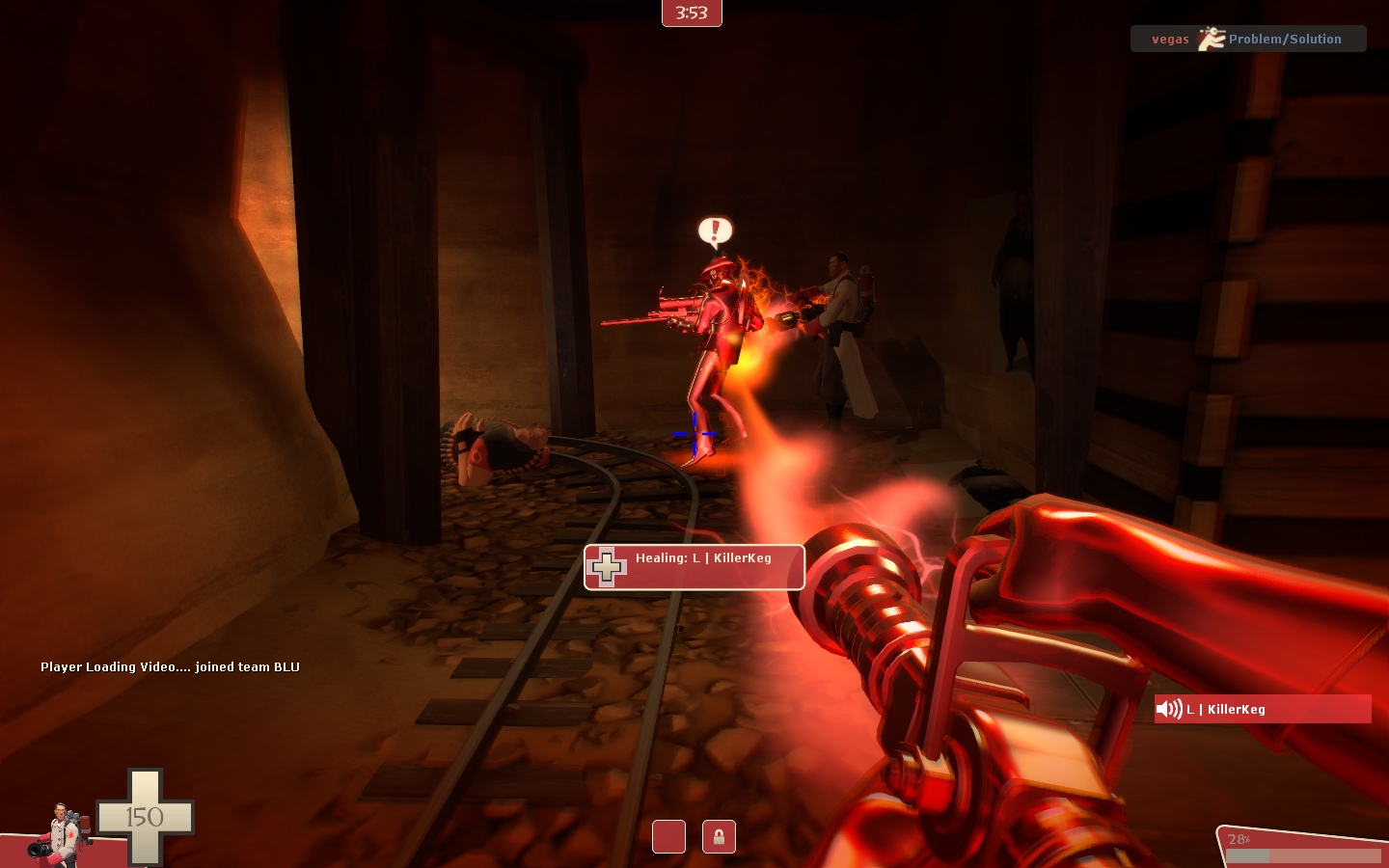Select the locked control point icon
This screenshot has height=868, width=1389.
(719, 836)
